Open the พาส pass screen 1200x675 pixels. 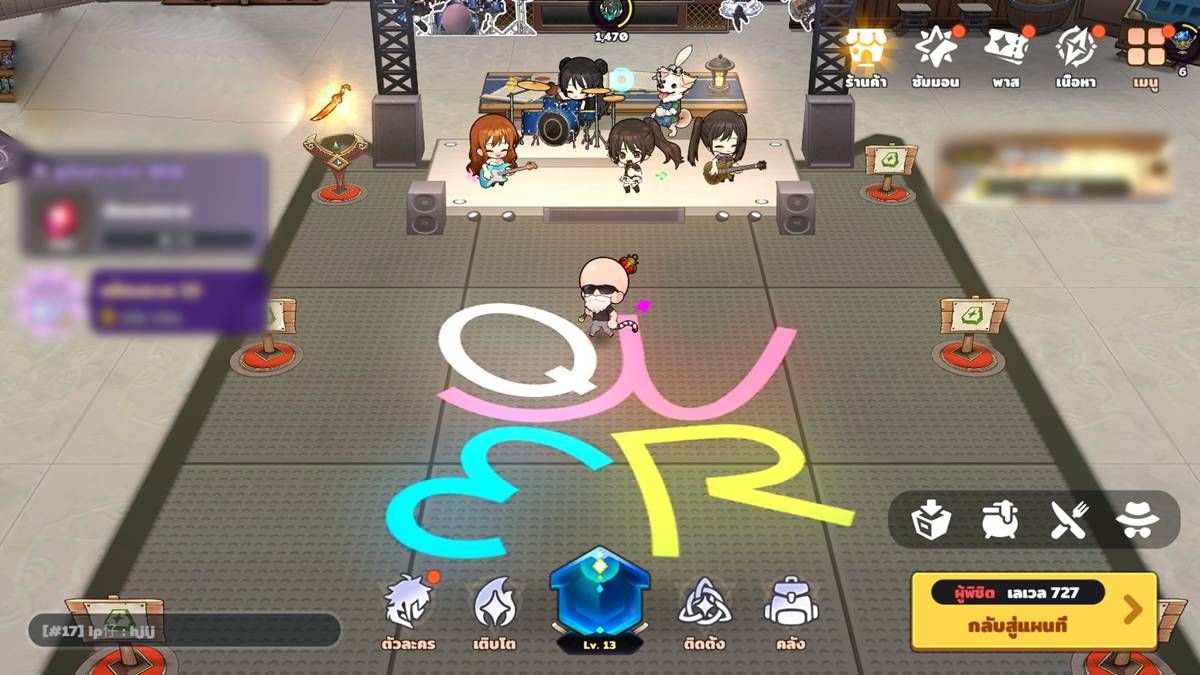[x=1006, y=53]
